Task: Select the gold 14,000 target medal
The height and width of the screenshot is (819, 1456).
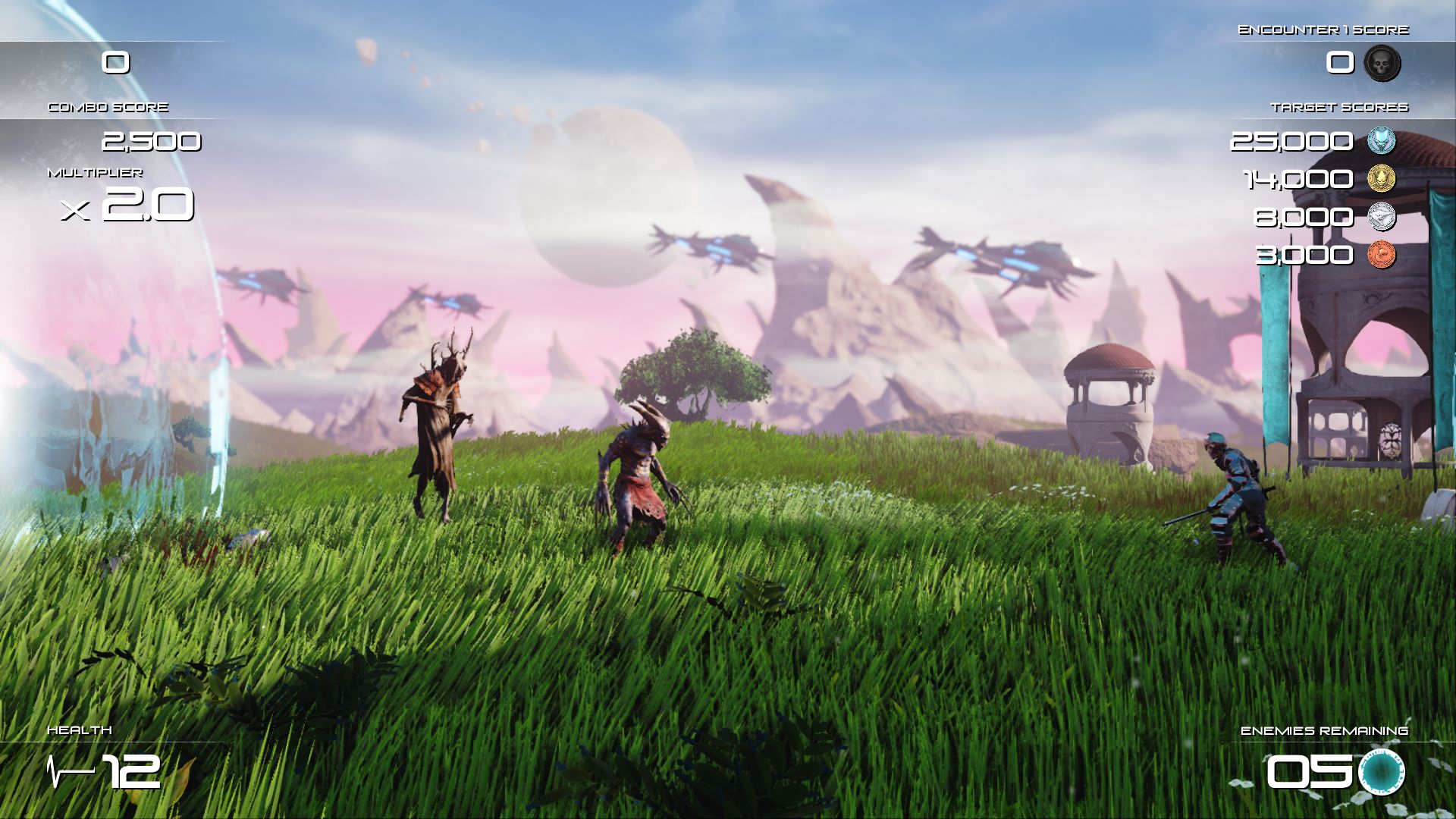Action: click(1381, 179)
